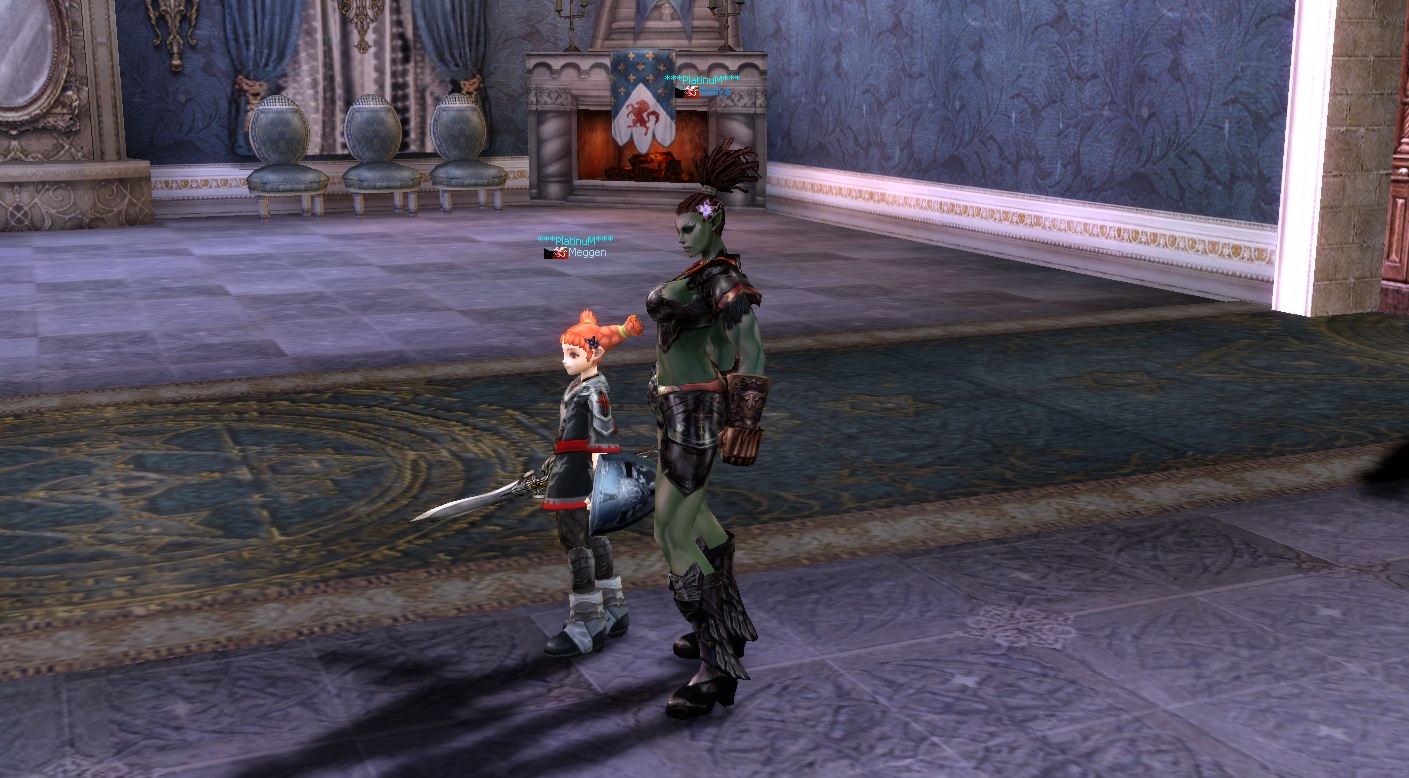Select the Meggen player nameplate
Image resolution: width=1409 pixels, height=778 pixels.
[x=586, y=253]
